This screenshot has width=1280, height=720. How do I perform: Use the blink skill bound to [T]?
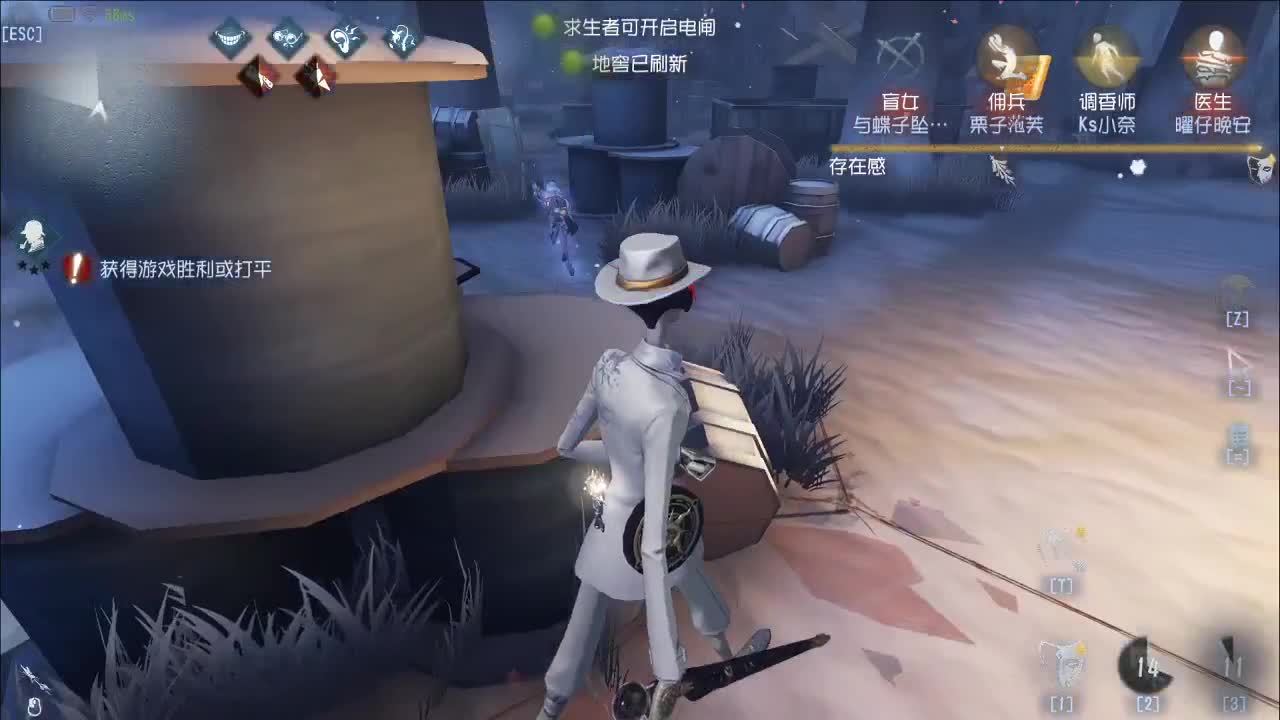(x=1055, y=550)
